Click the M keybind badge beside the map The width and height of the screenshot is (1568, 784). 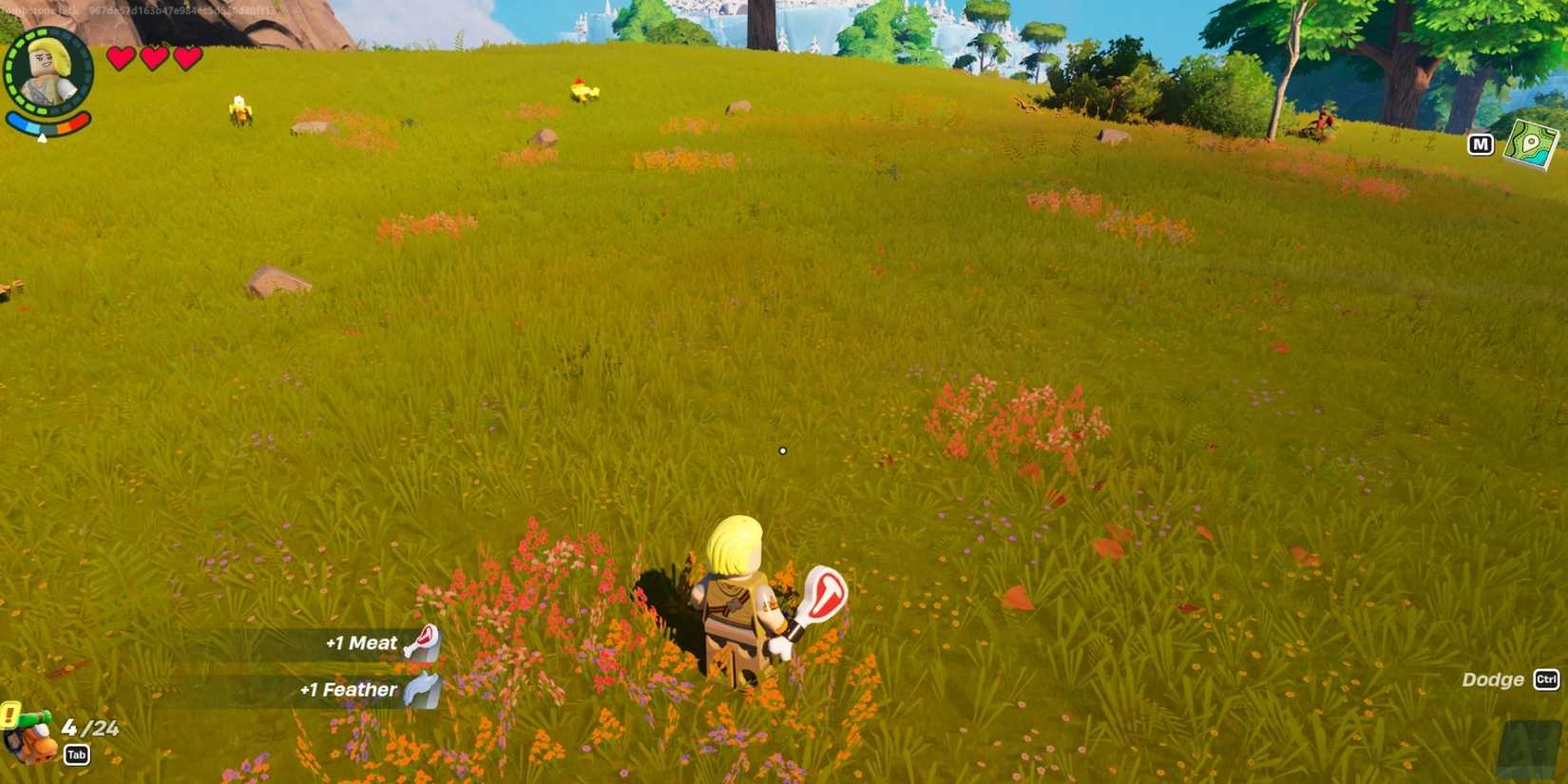pyautogui.click(x=1482, y=143)
